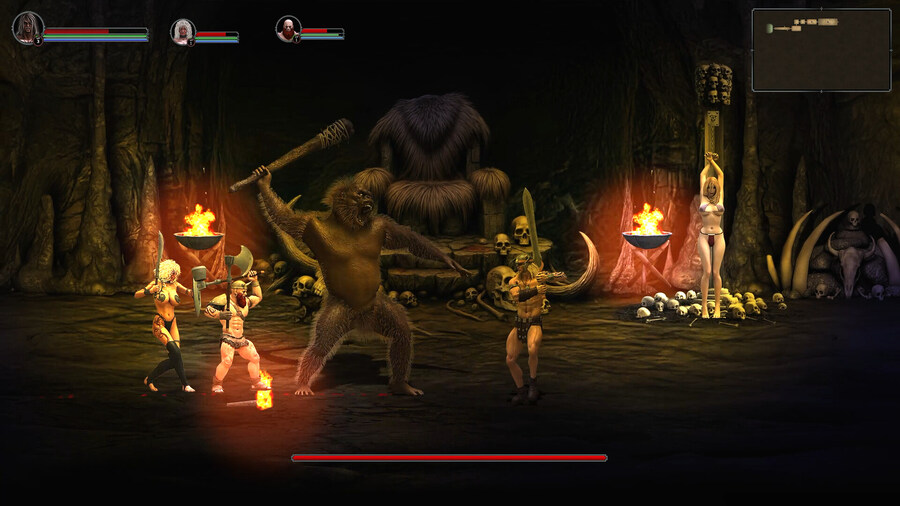Select the dark-haired warrior portrait

pyautogui.click(x=27, y=27)
